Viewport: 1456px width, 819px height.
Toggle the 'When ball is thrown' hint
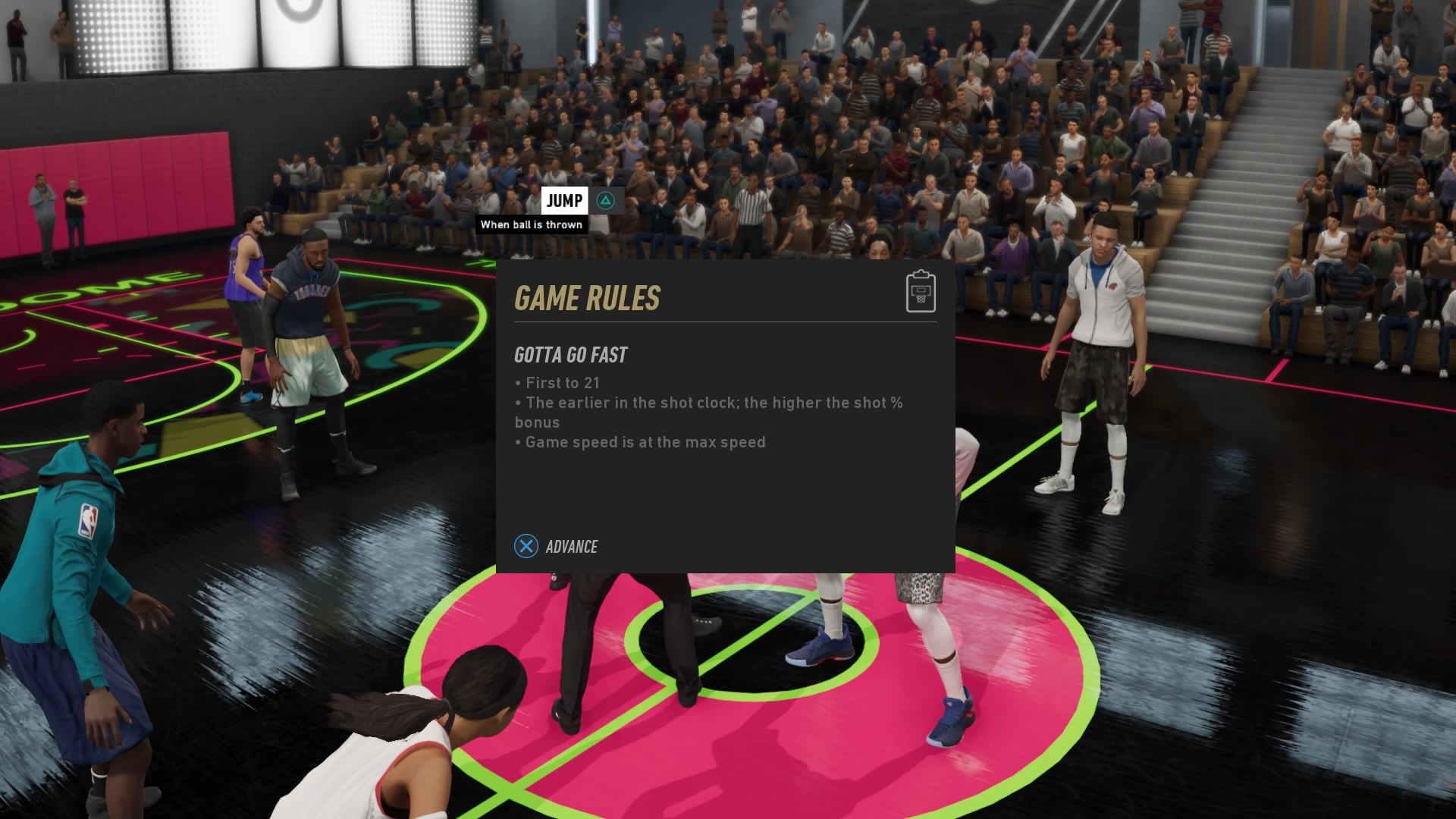coord(532,224)
